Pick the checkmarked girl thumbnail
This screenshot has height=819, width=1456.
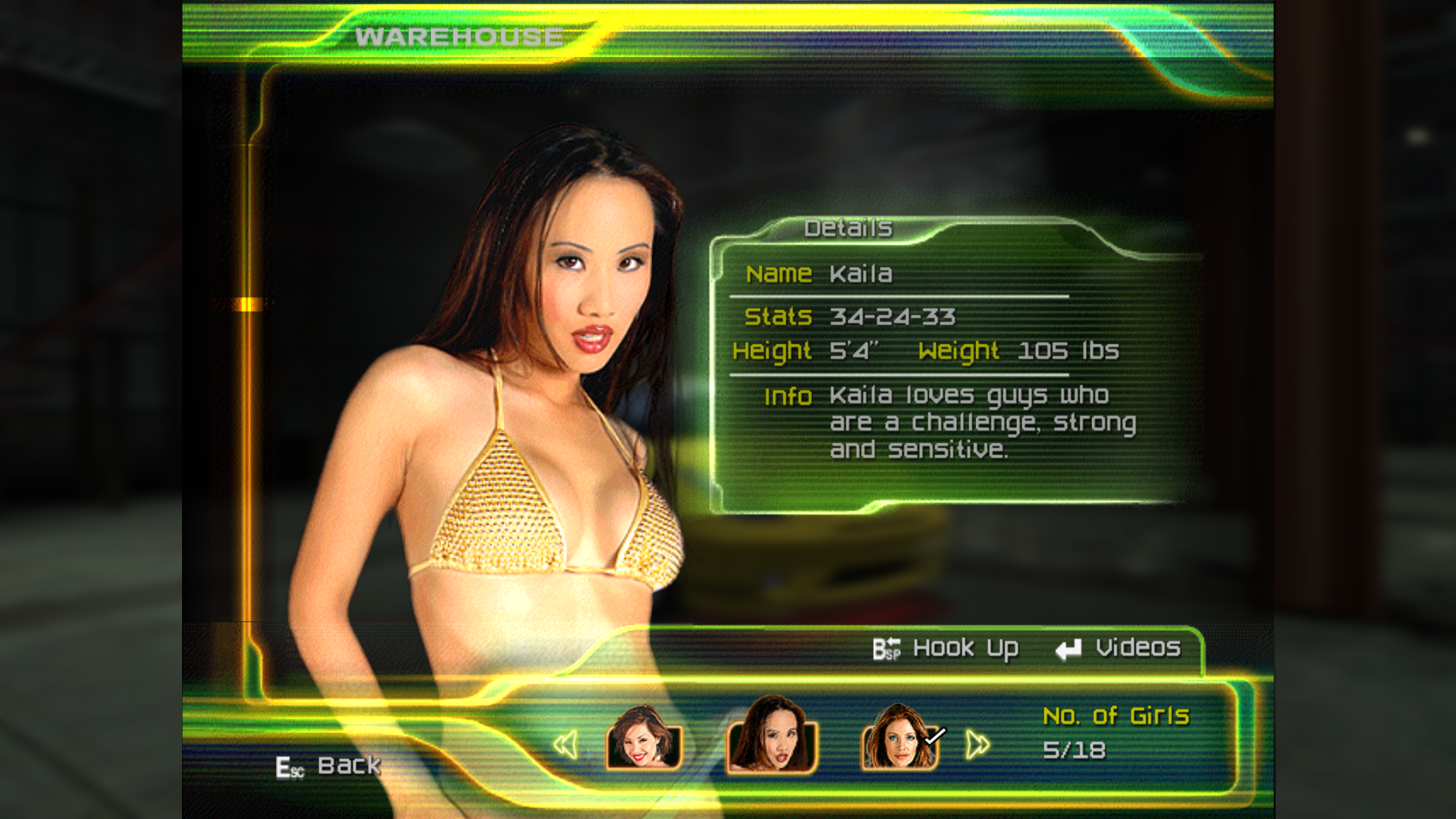click(899, 739)
